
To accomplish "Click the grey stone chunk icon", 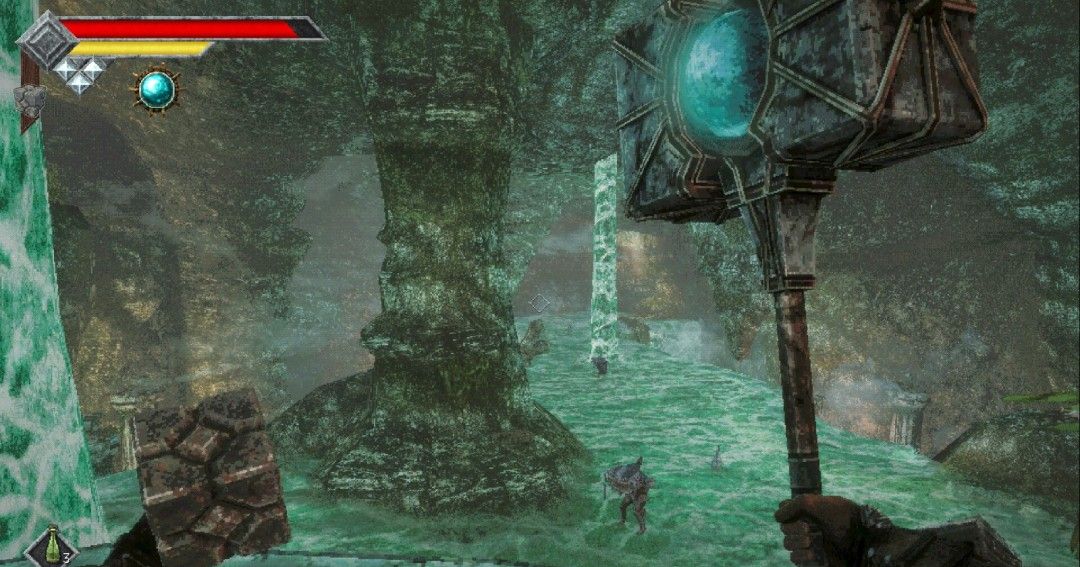I will [x=29, y=99].
